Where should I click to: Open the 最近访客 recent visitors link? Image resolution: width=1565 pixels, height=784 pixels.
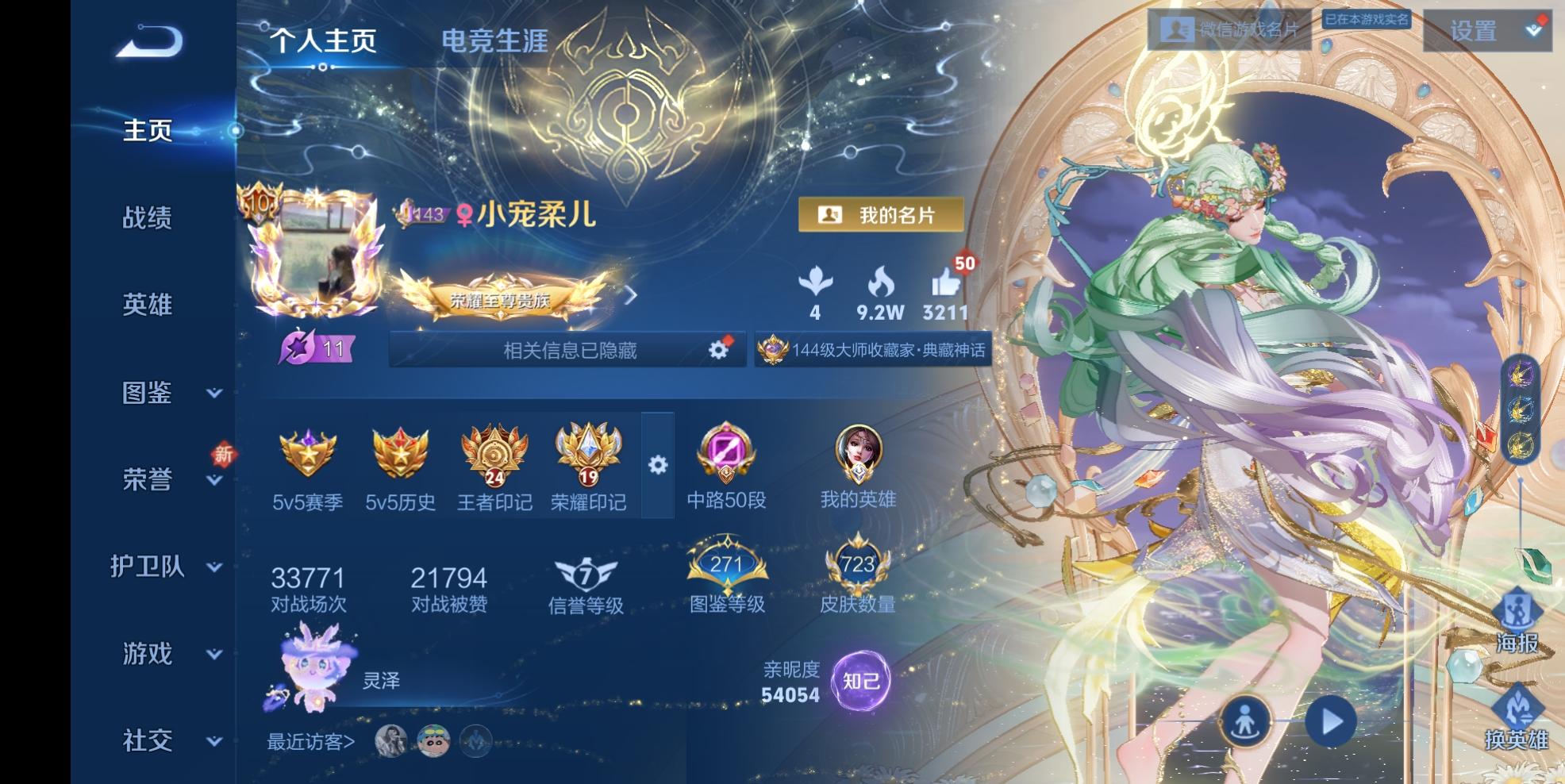[311, 742]
